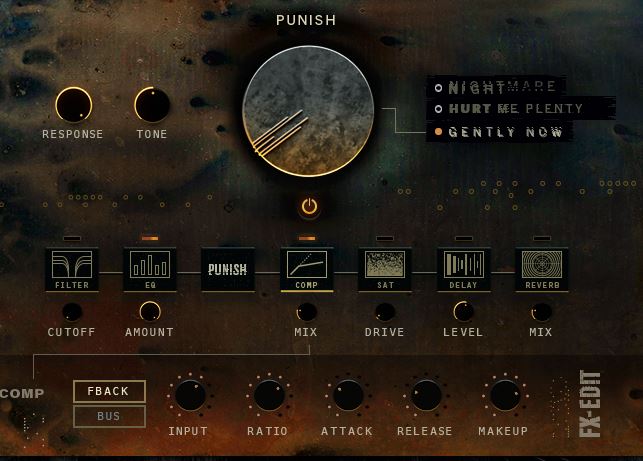Viewport: 643px width, 461px height.
Task: Click the compressor Makeup knob
Action: pos(504,395)
